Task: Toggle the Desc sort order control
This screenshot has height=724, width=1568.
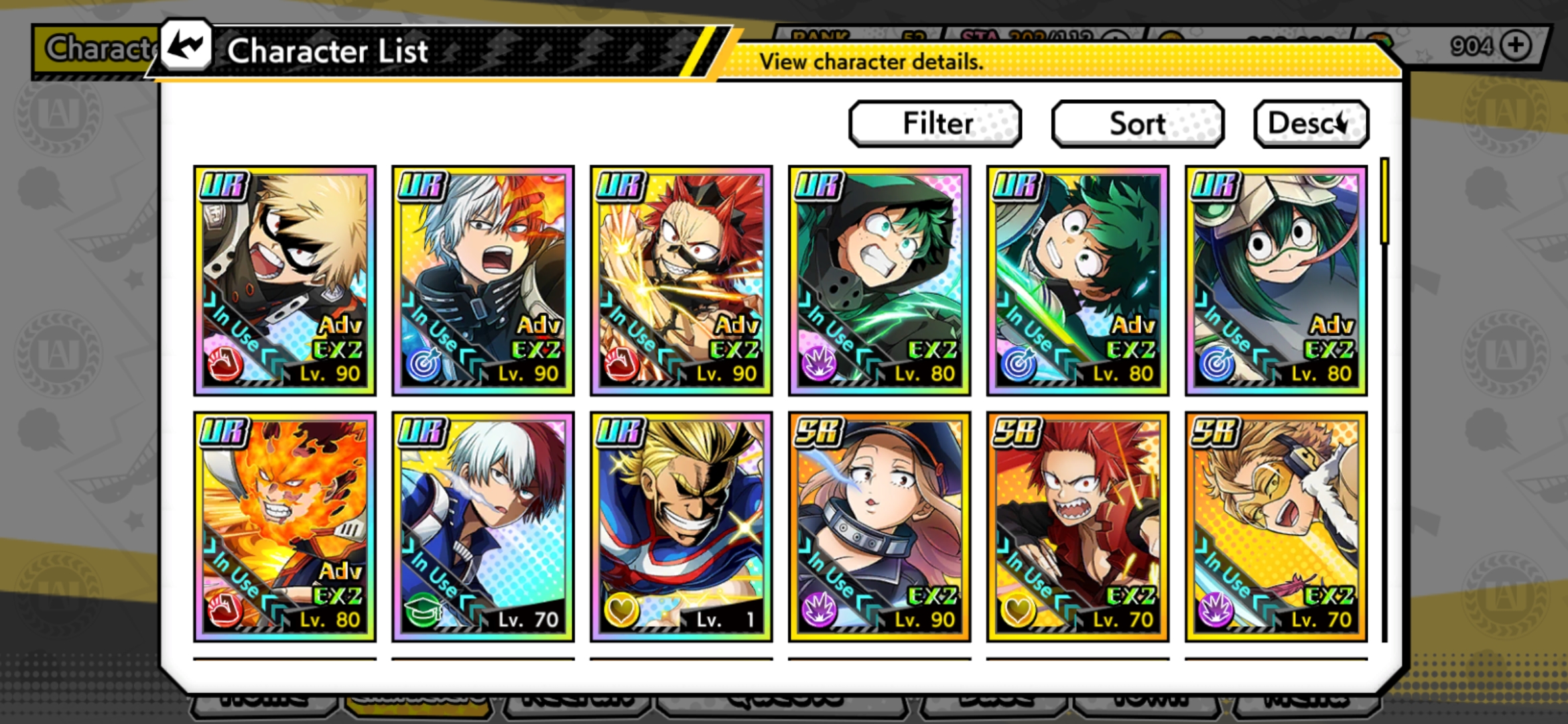Action: tap(1310, 123)
